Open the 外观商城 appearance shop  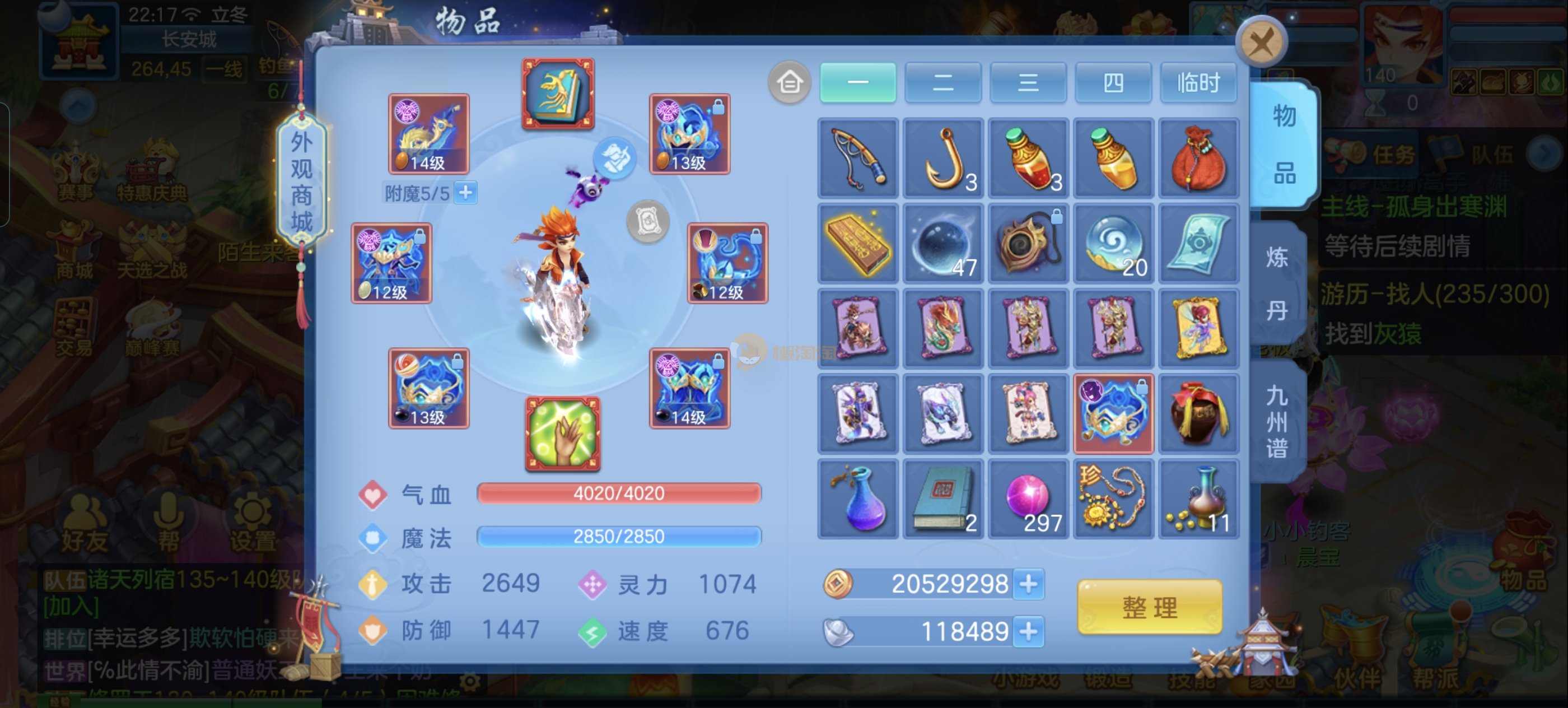click(x=301, y=181)
